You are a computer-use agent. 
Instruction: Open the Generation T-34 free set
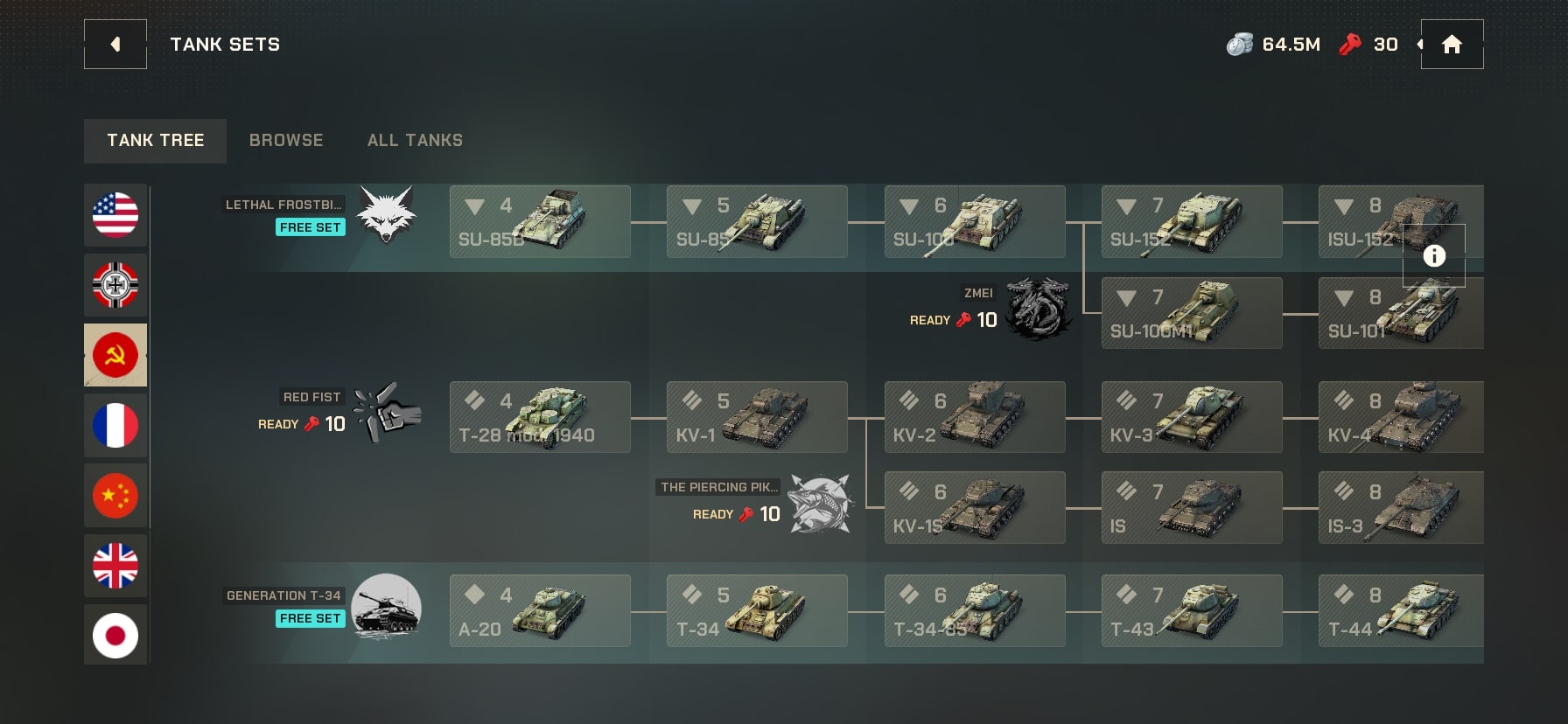point(385,607)
